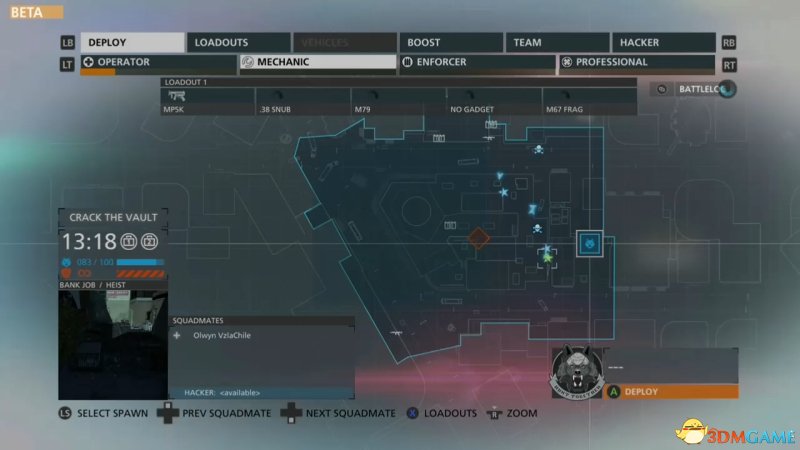This screenshot has width=800, height=450.
Task: Select the blue boxed spawn point on map
Action: 591,243
